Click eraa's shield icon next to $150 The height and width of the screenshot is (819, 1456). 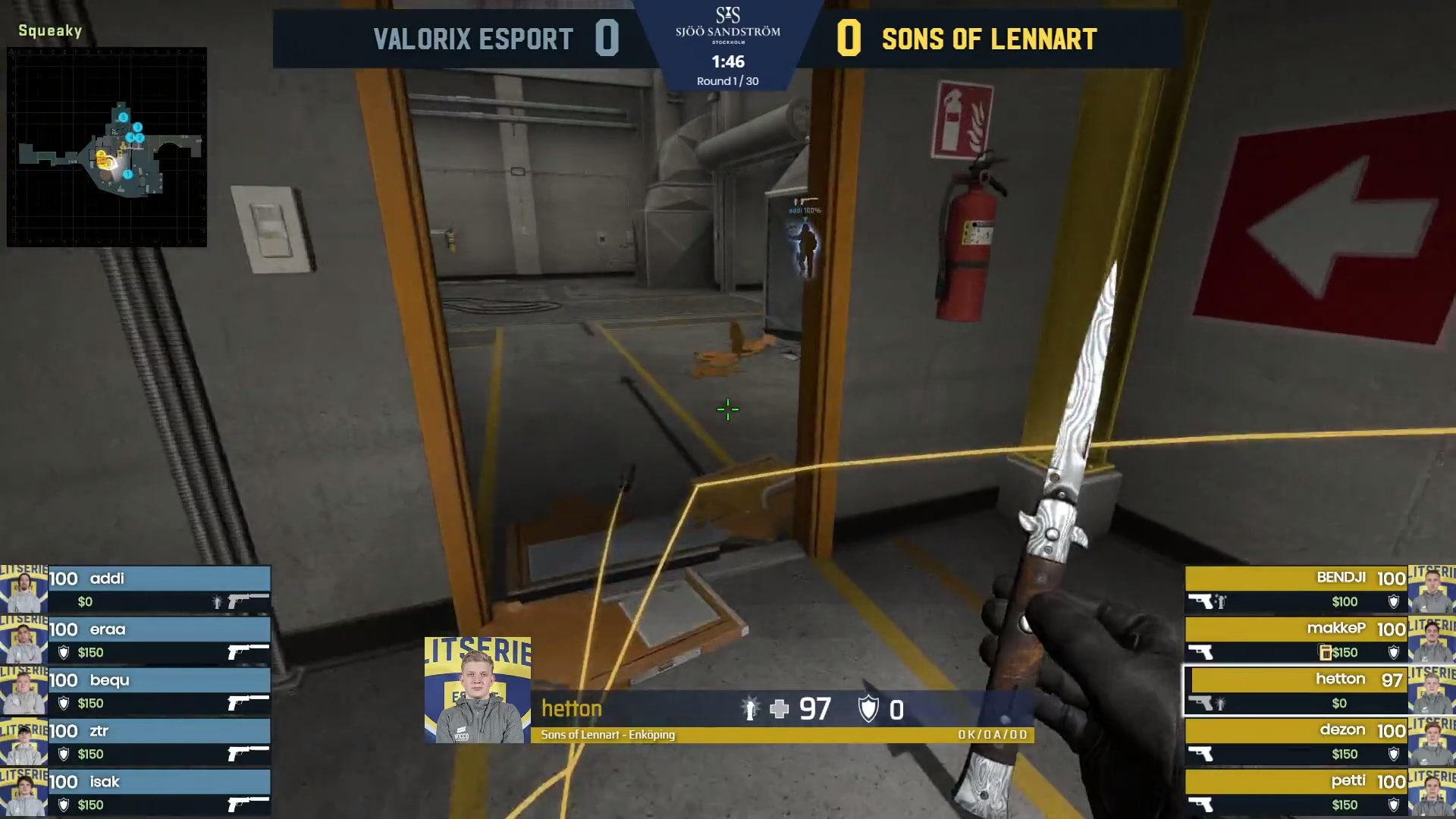63,651
